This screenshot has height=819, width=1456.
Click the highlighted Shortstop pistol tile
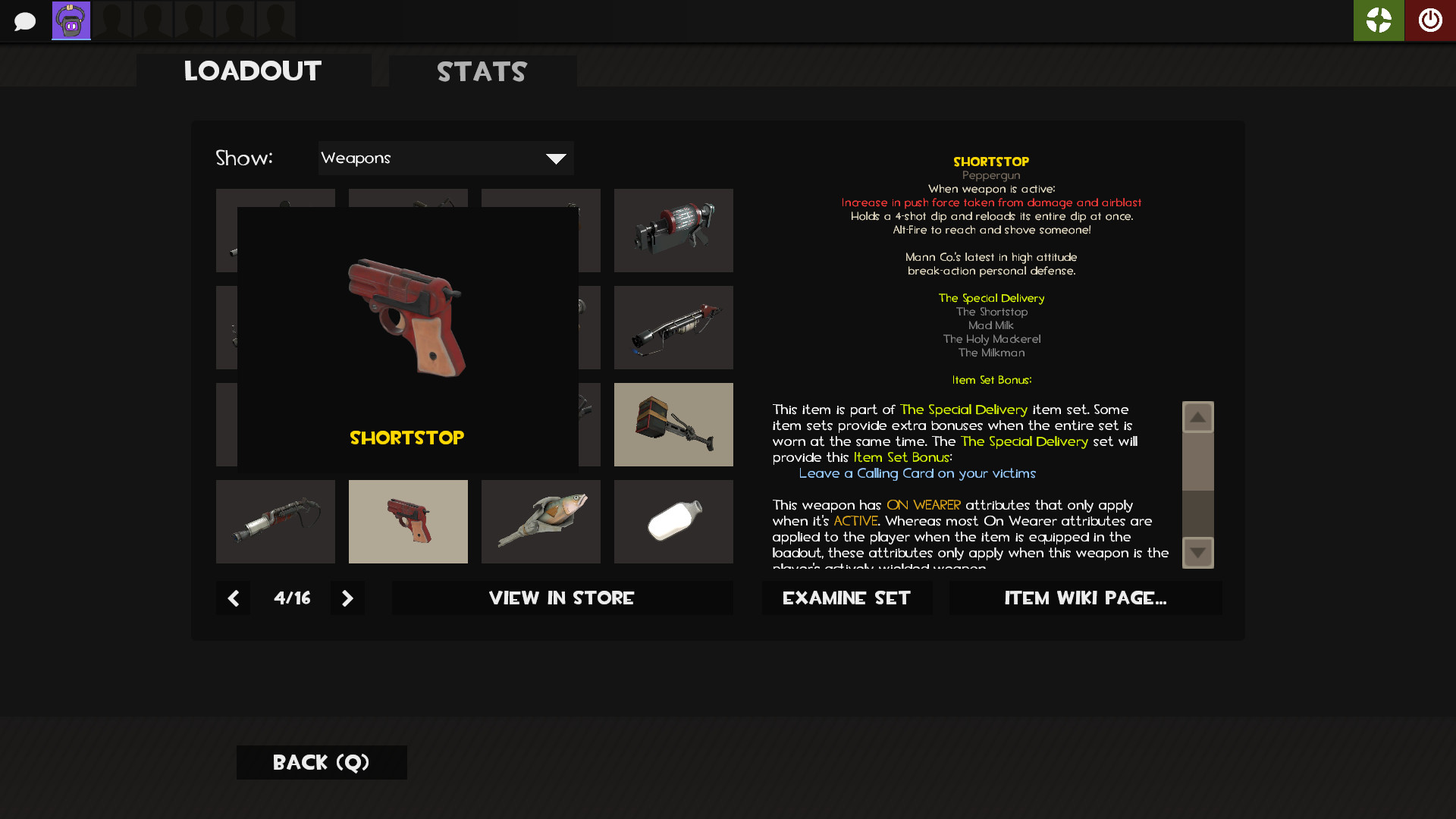[408, 521]
